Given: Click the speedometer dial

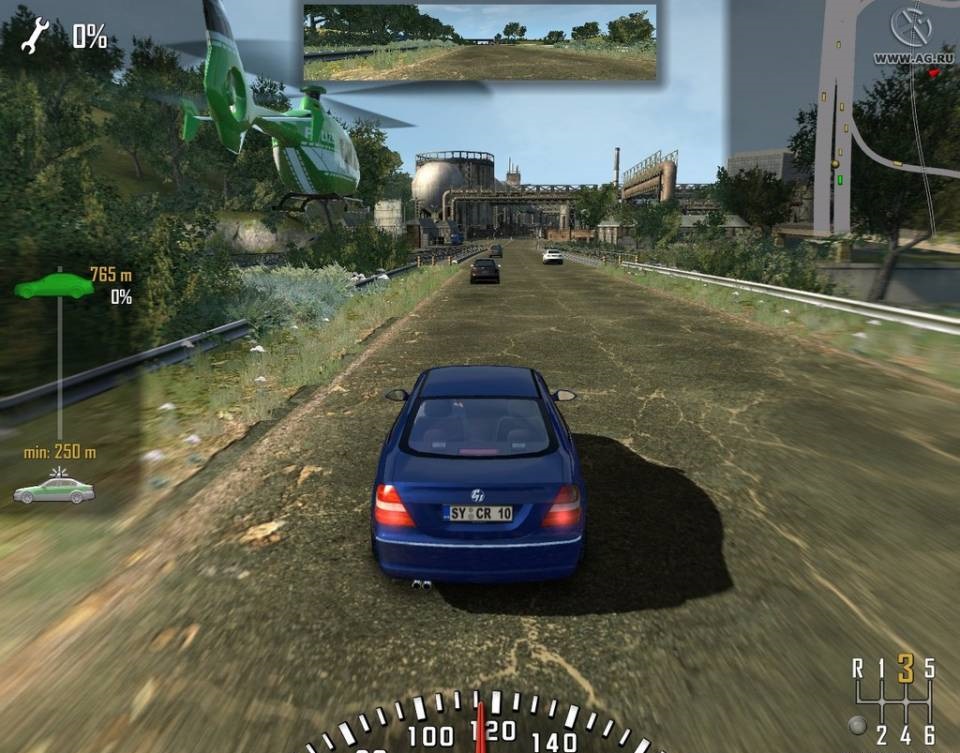Looking at the screenshot, I should 480,724.
